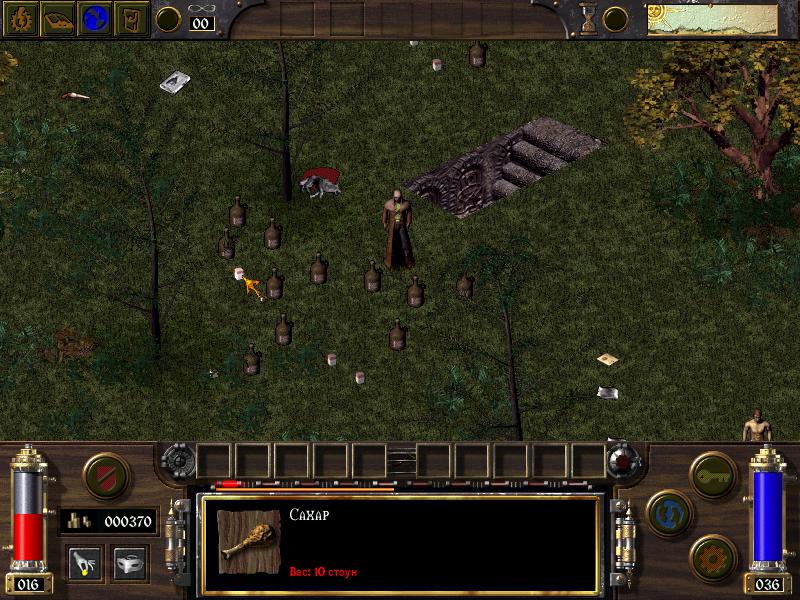800x600 pixels.
Task: Click the blue swirling arrows spell button
Action: 666,512
